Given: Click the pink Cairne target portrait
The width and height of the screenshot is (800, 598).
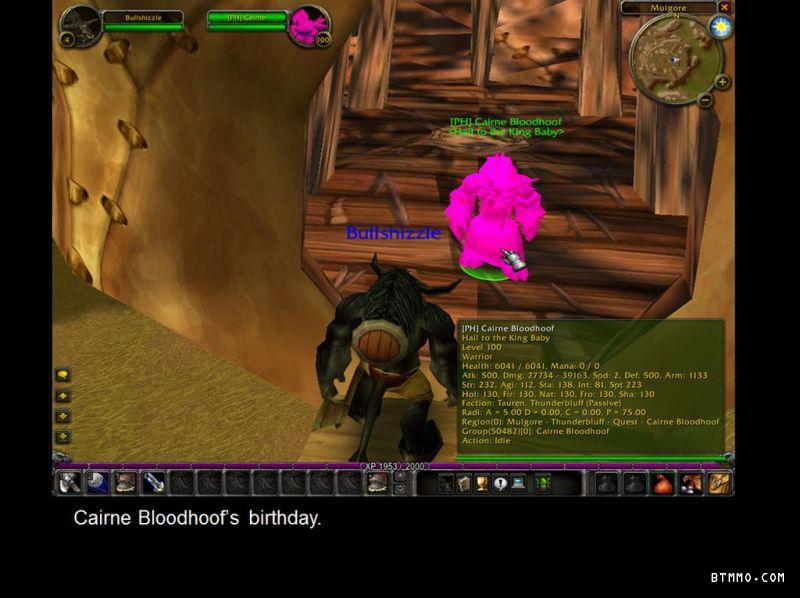Looking at the screenshot, I should click(308, 25).
